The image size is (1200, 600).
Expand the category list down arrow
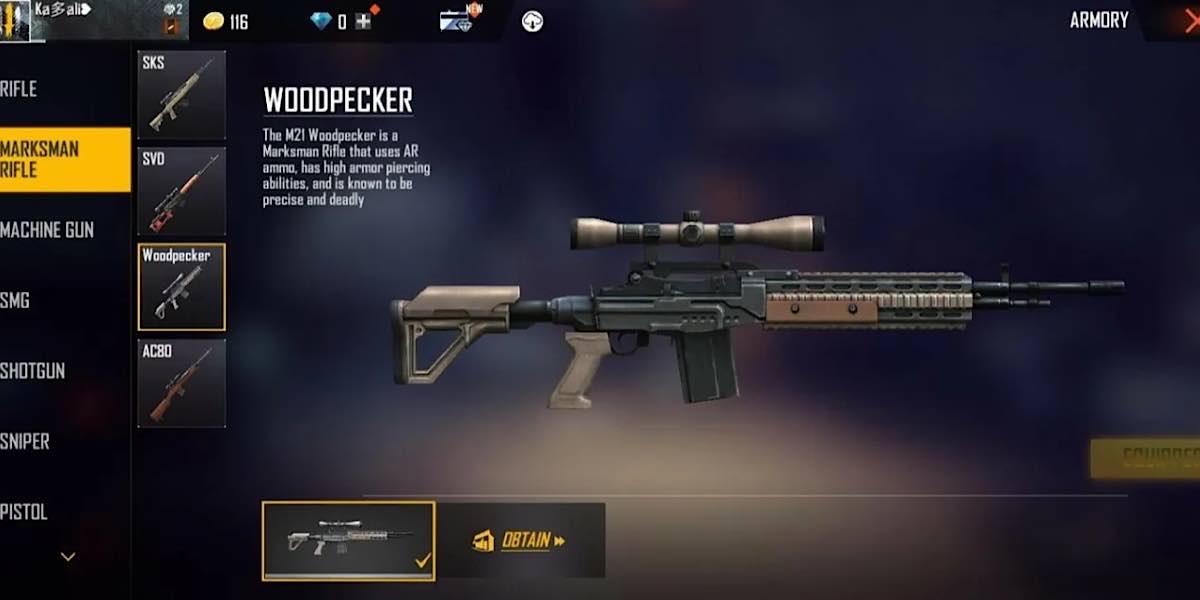tap(68, 556)
